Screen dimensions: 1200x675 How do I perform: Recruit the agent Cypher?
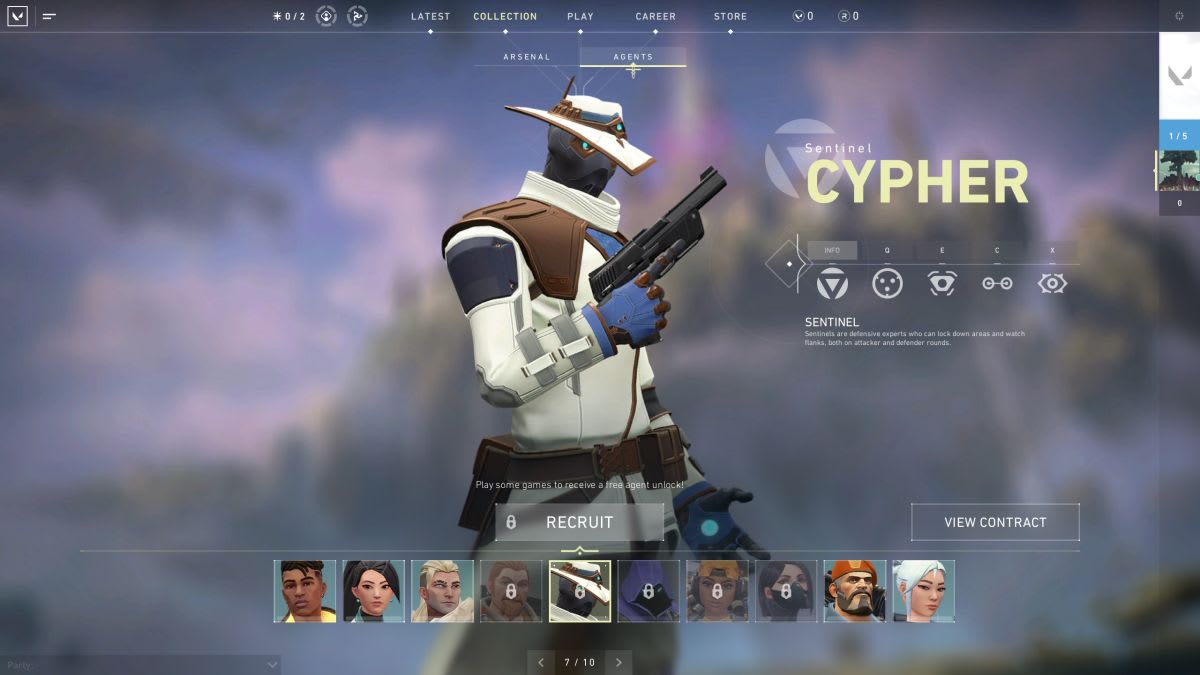tap(579, 522)
